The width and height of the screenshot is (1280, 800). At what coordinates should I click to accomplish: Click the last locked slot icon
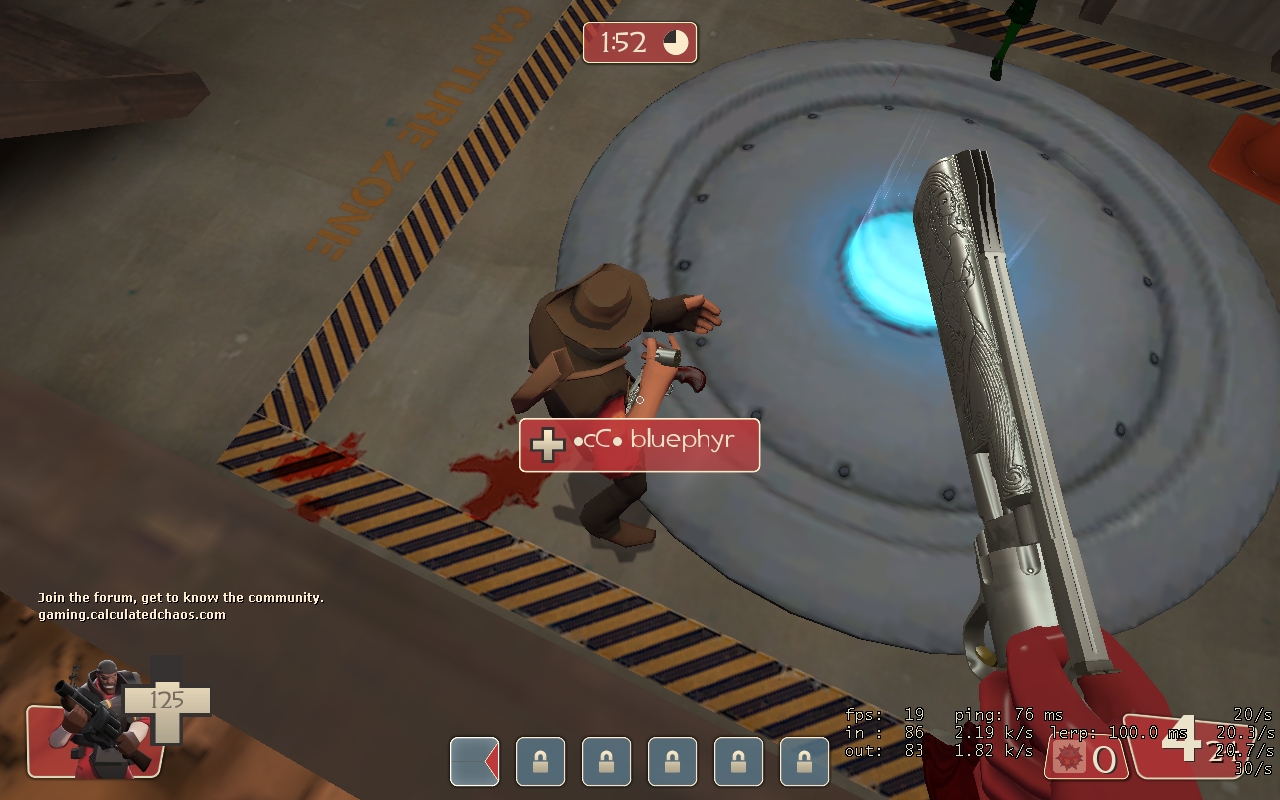(805, 762)
